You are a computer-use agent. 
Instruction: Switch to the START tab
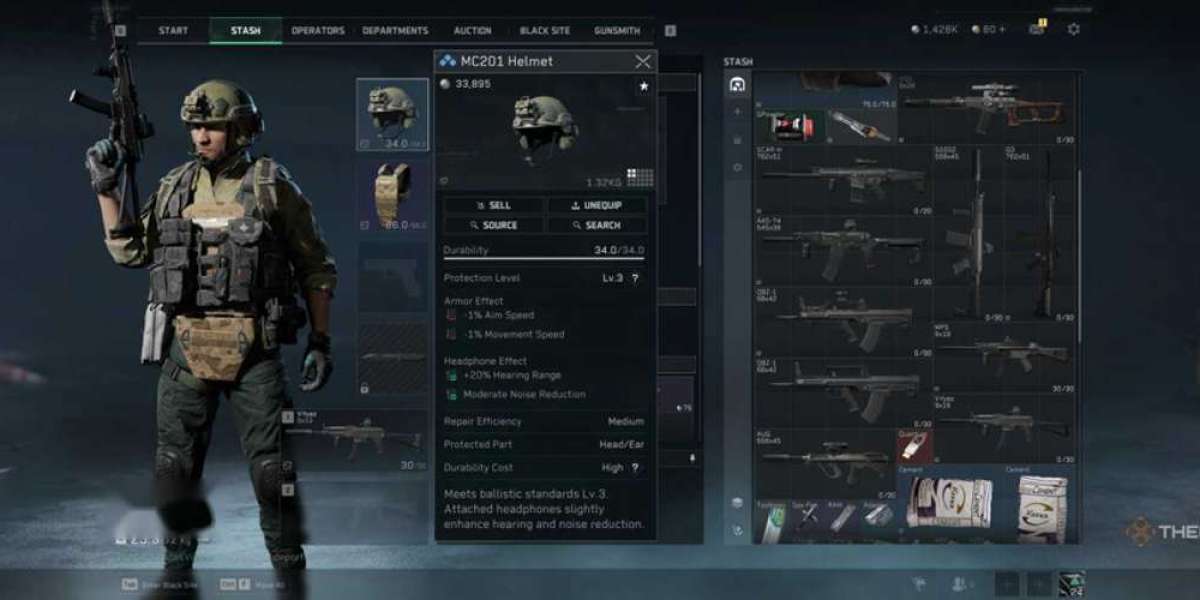(173, 31)
